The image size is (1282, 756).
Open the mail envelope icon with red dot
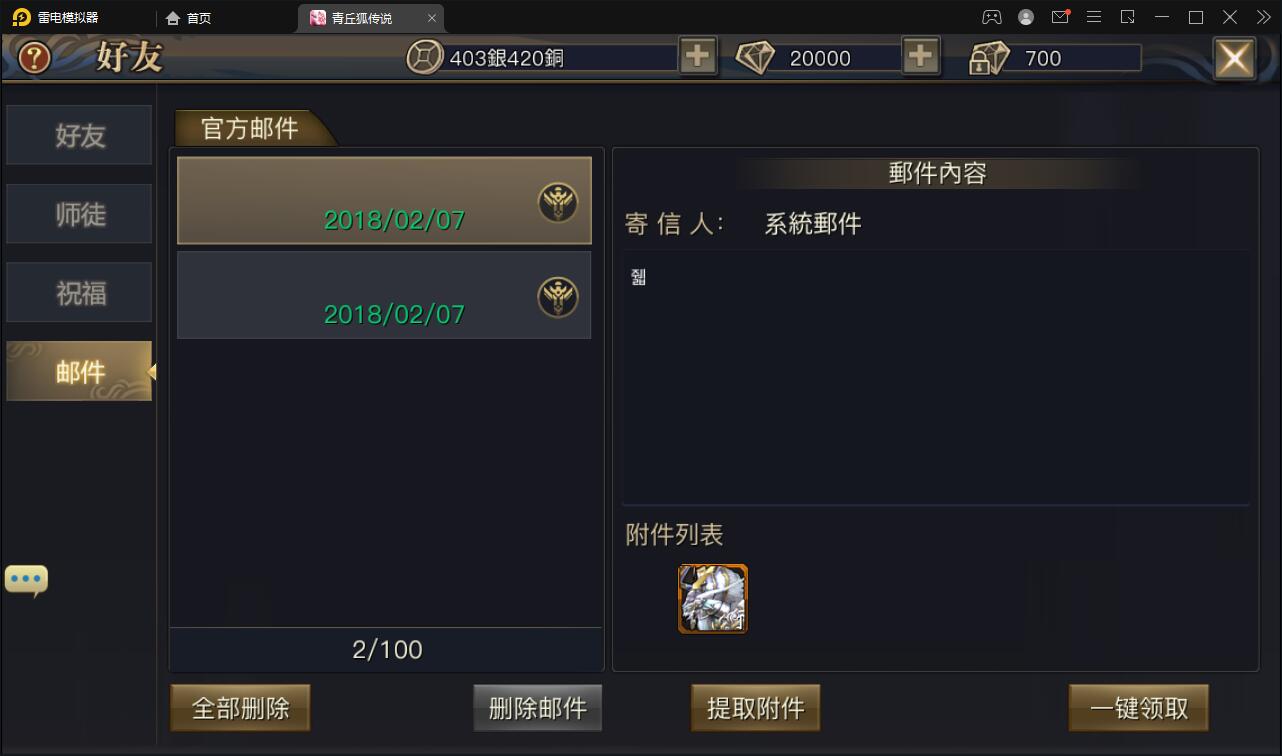point(1060,16)
